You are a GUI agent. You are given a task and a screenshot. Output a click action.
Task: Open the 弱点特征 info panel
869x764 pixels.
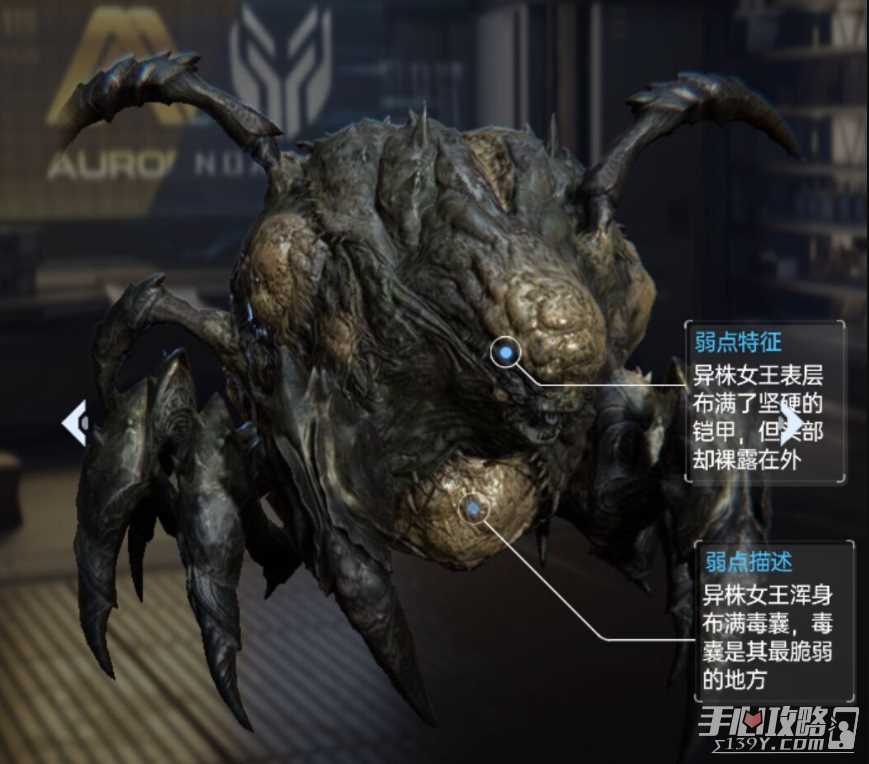765,402
